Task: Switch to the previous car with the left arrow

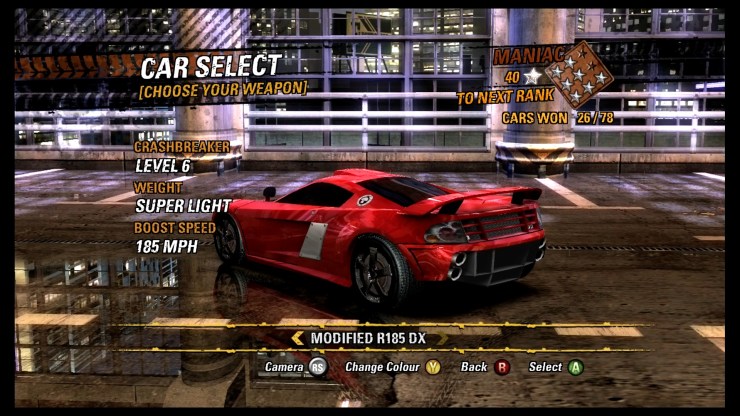Action: (x=297, y=338)
